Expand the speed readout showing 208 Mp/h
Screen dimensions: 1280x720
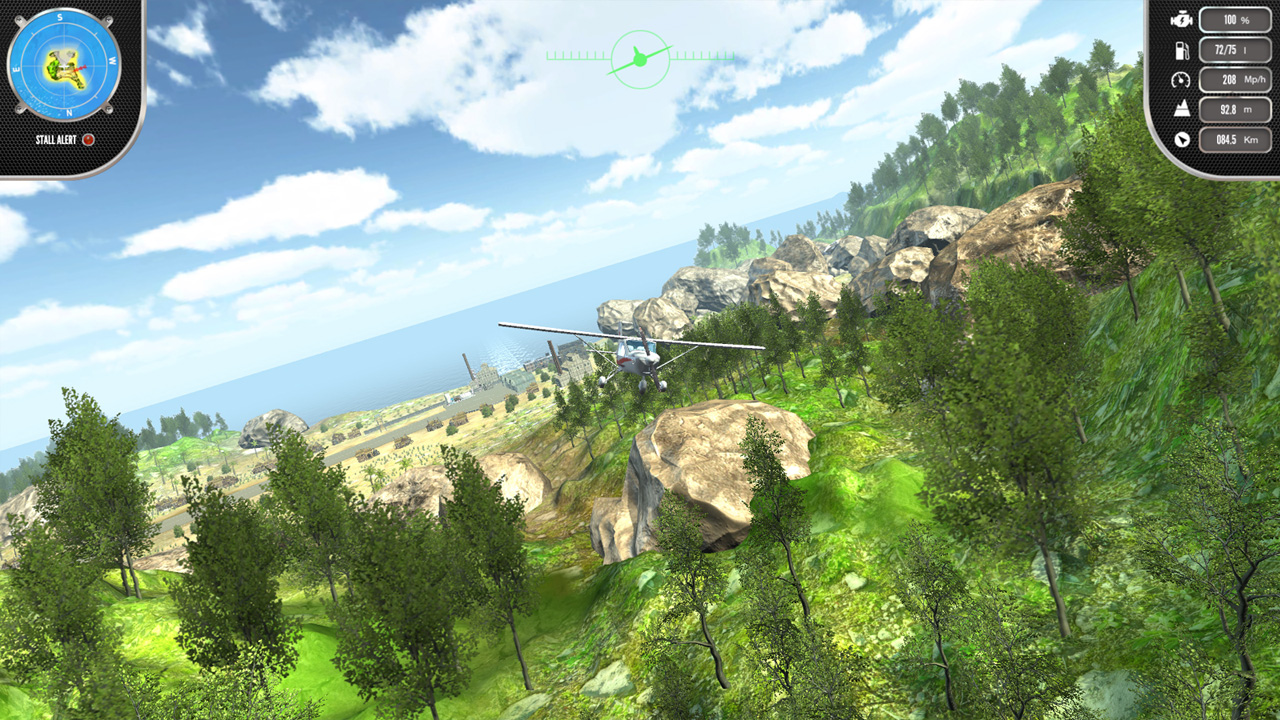pos(1235,81)
